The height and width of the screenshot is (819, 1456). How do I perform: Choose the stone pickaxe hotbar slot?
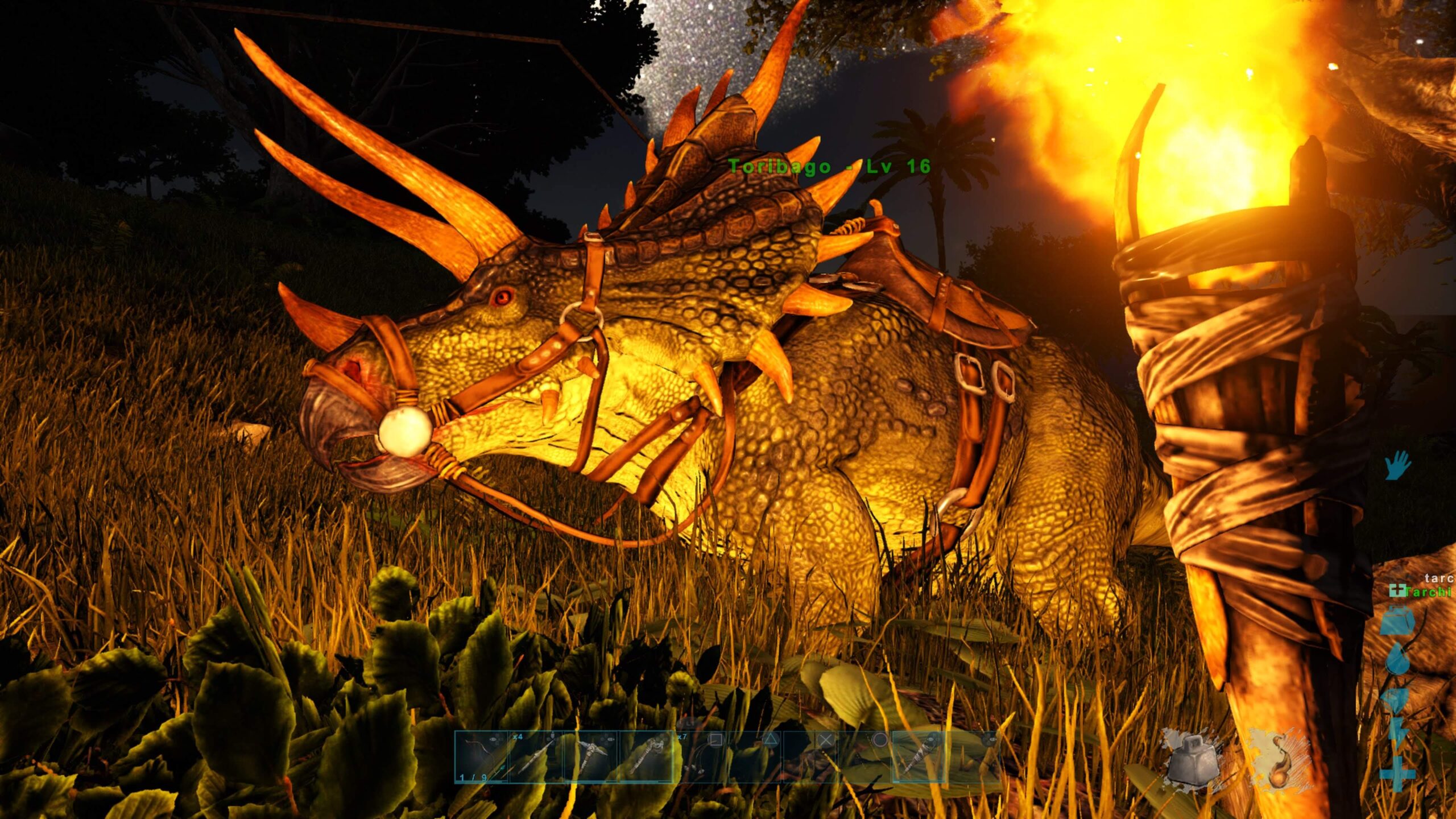point(590,757)
